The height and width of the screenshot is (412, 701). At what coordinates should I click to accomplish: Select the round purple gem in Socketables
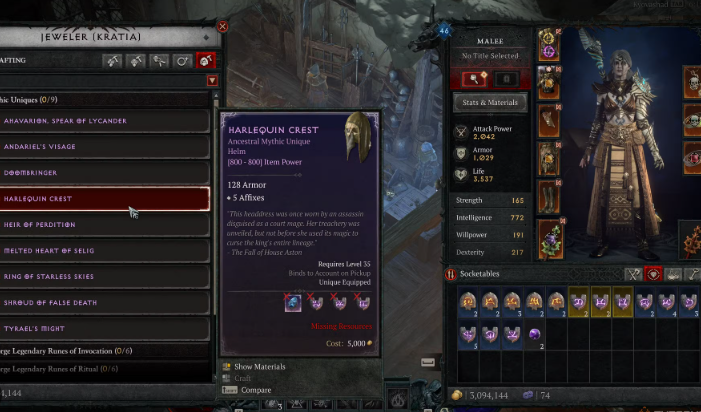pyautogui.click(x=534, y=334)
